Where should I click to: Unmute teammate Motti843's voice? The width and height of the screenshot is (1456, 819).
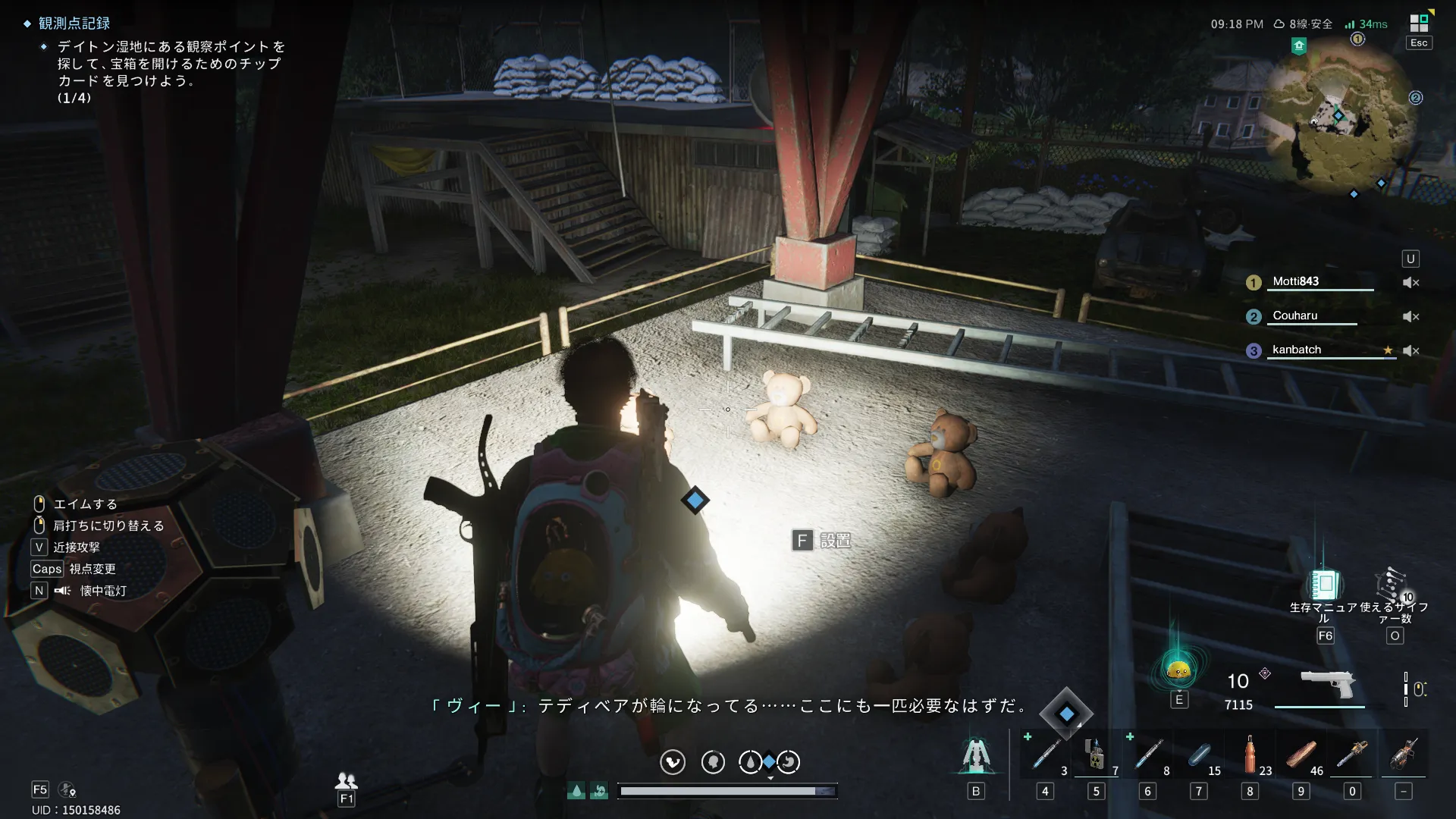point(1410,282)
